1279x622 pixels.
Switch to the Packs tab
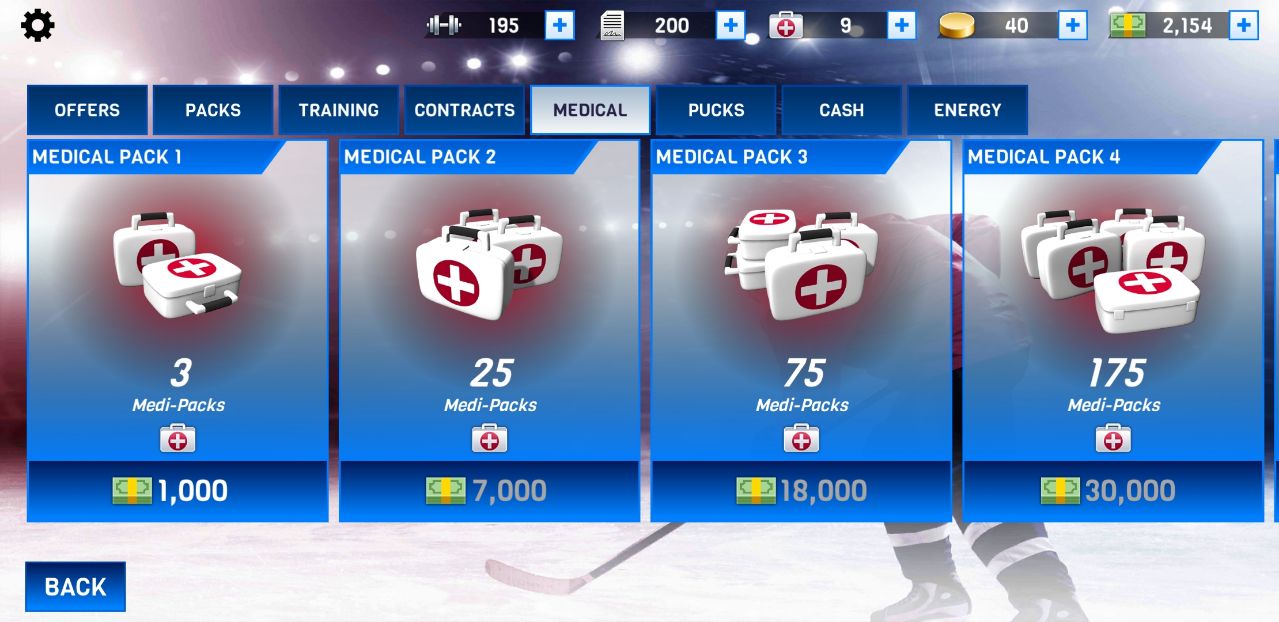point(213,110)
